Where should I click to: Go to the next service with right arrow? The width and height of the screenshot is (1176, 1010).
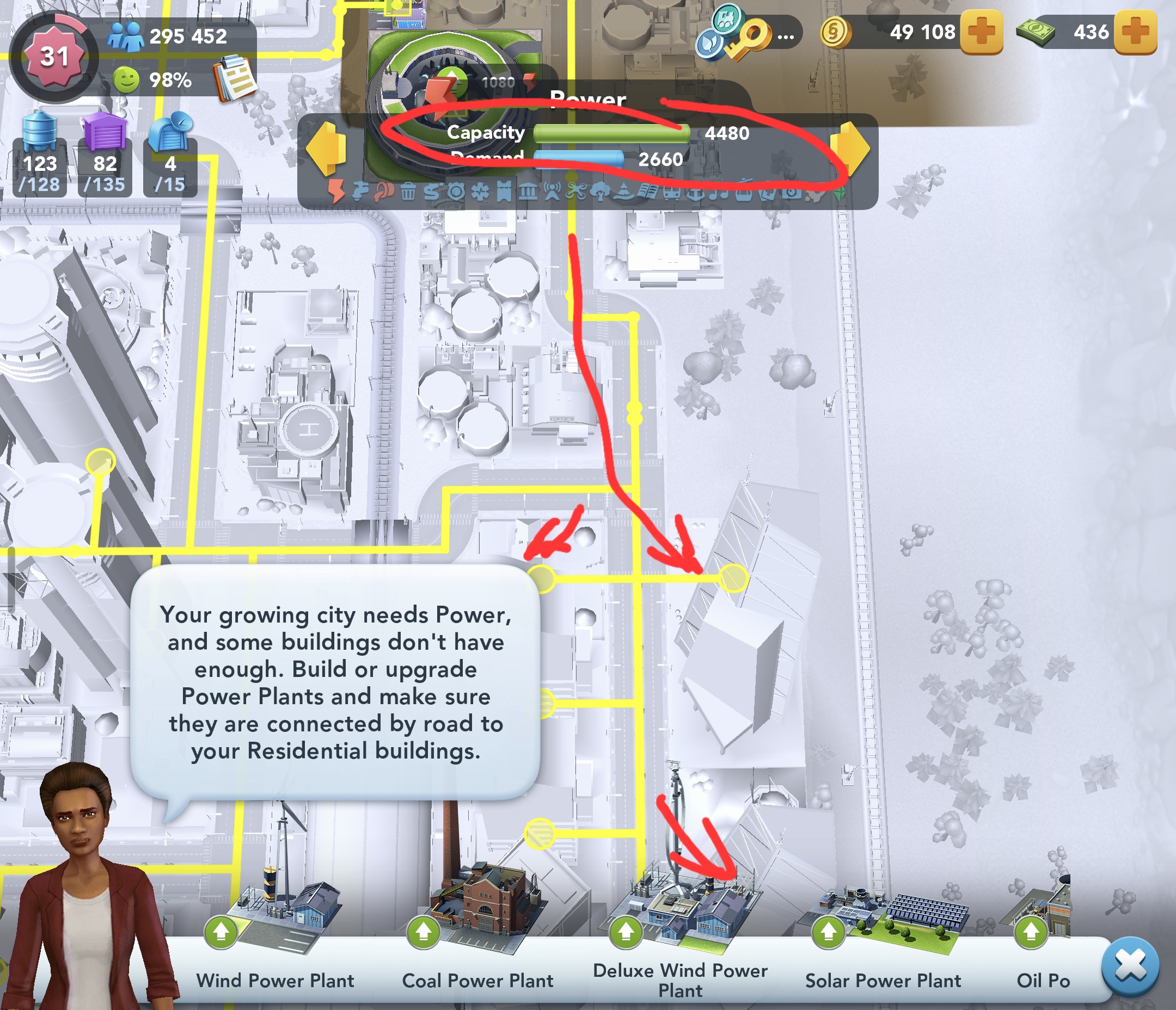(x=849, y=149)
